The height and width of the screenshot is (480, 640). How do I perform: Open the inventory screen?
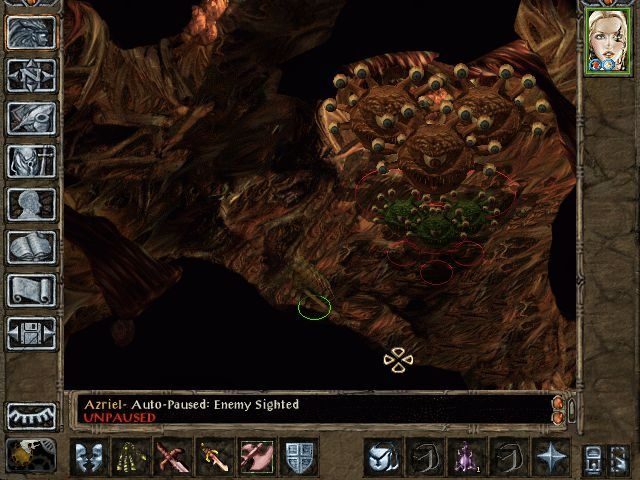coord(31,161)
